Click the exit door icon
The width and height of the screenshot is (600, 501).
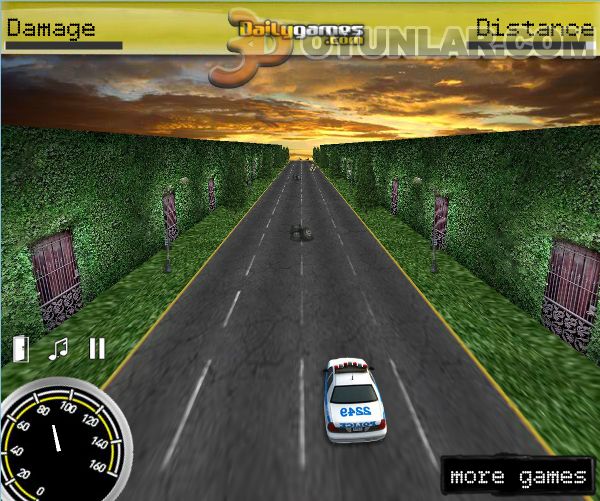pos(21,348)
